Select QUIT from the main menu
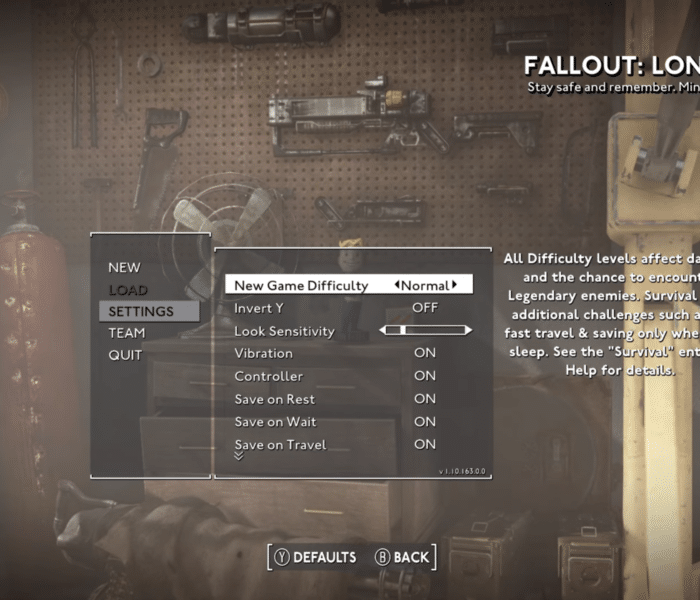The height and width of the screenshot is (600, 700). (x=126, y=355)
